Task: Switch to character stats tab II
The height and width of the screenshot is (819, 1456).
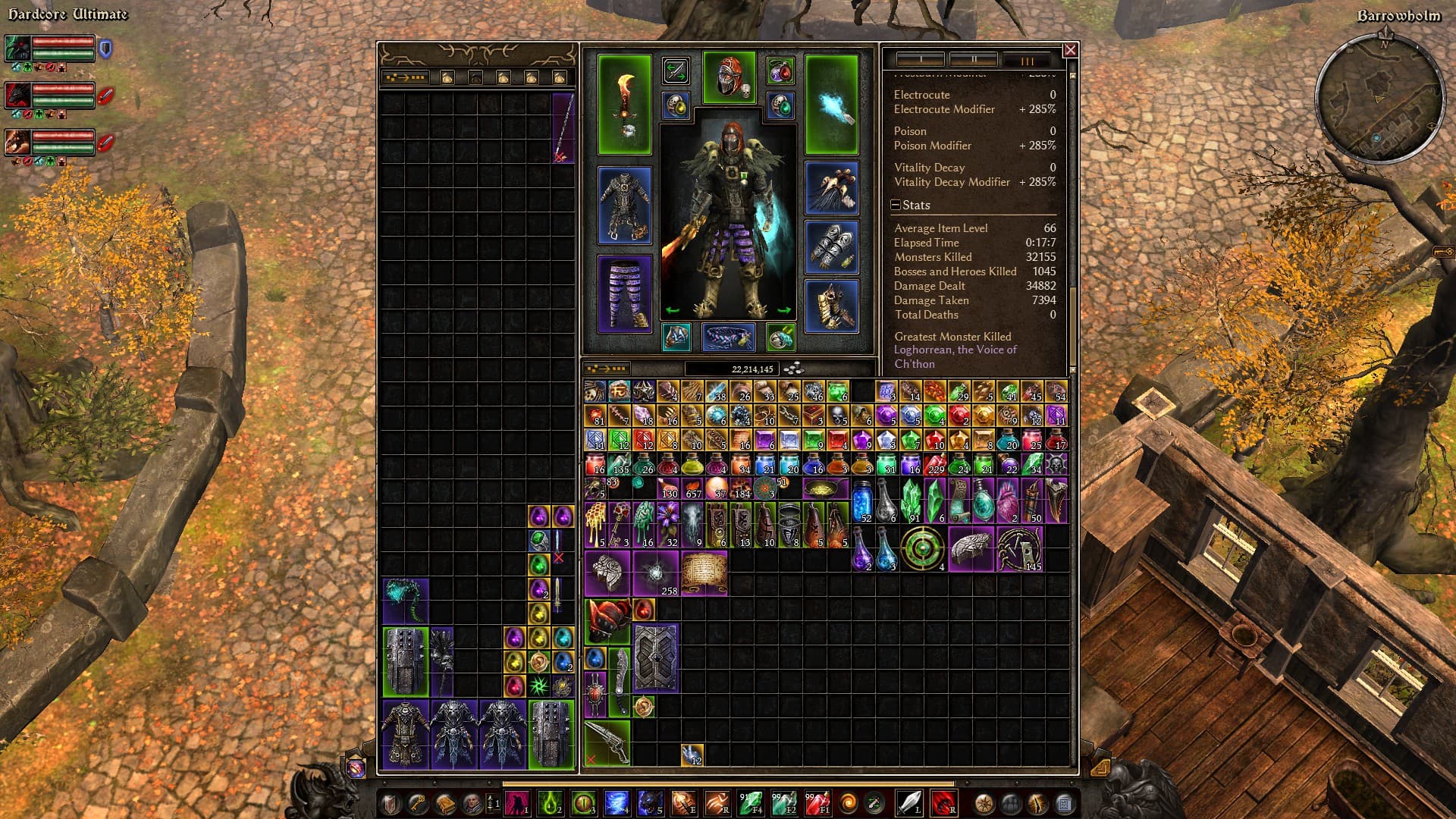Action: click(x=973, y=60)
